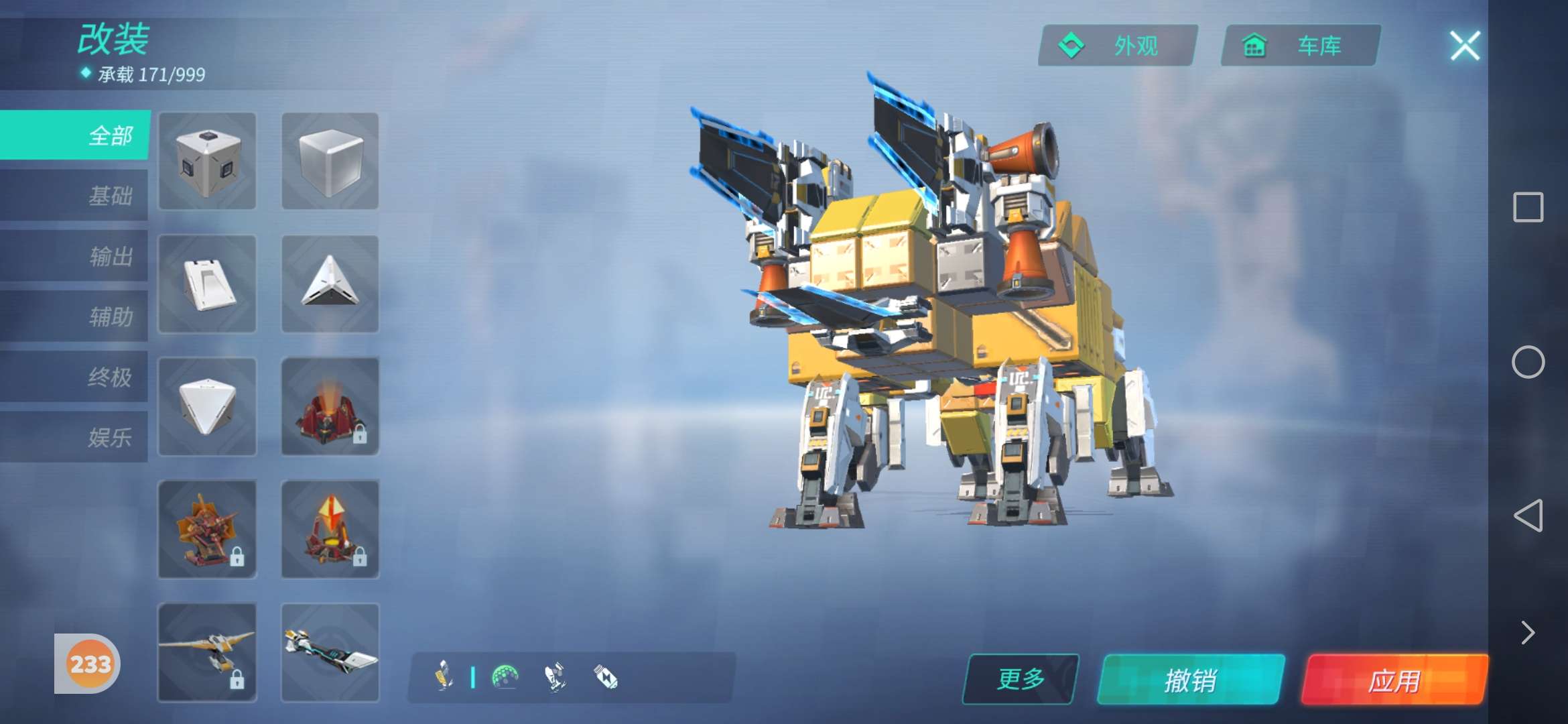Switch to the 全部 all-parts tab

pyautogui.click(x=75, y=135)
